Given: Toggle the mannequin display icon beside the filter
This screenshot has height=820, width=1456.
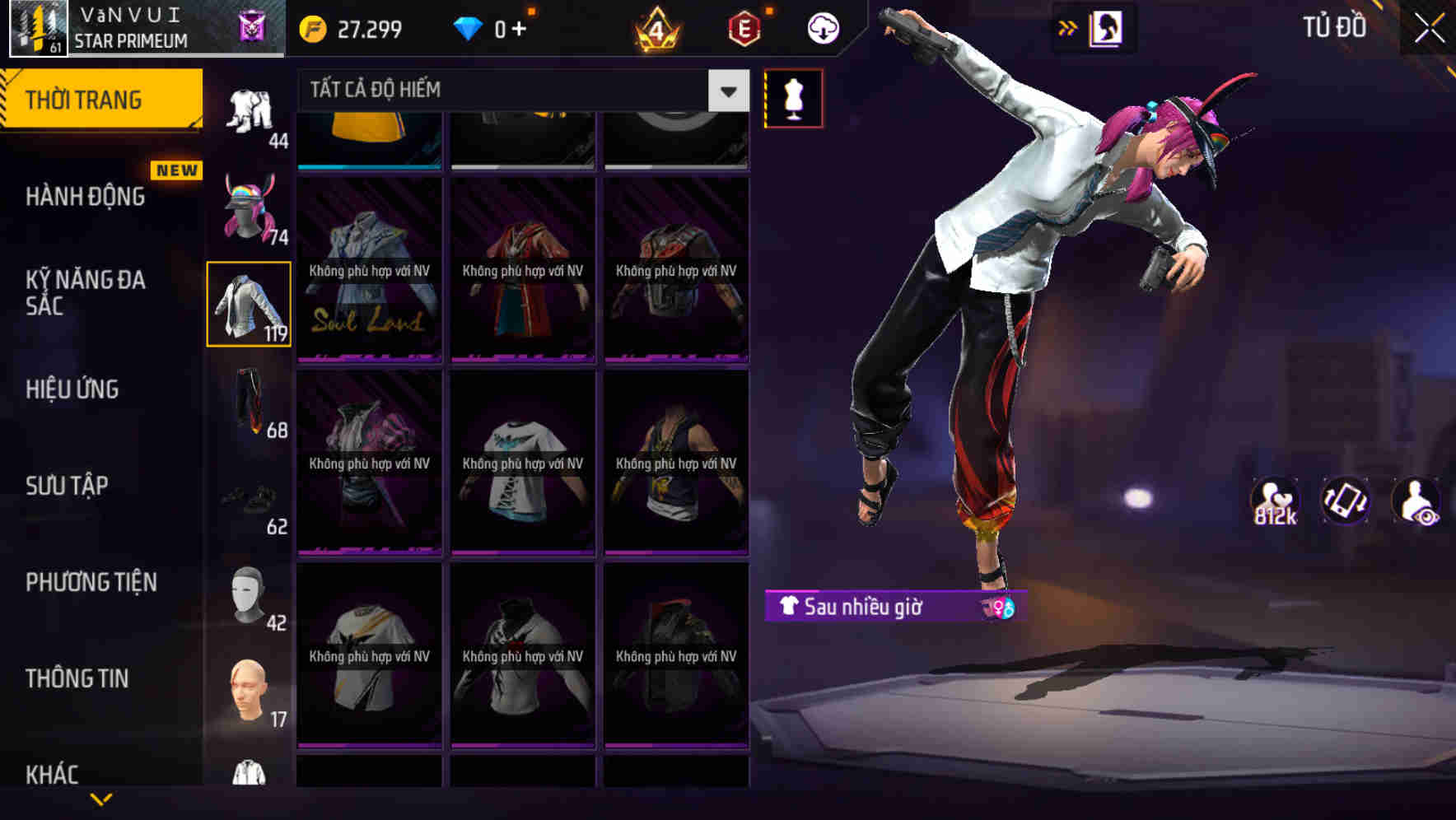Looking at the screenshot, I should (793, 98).
